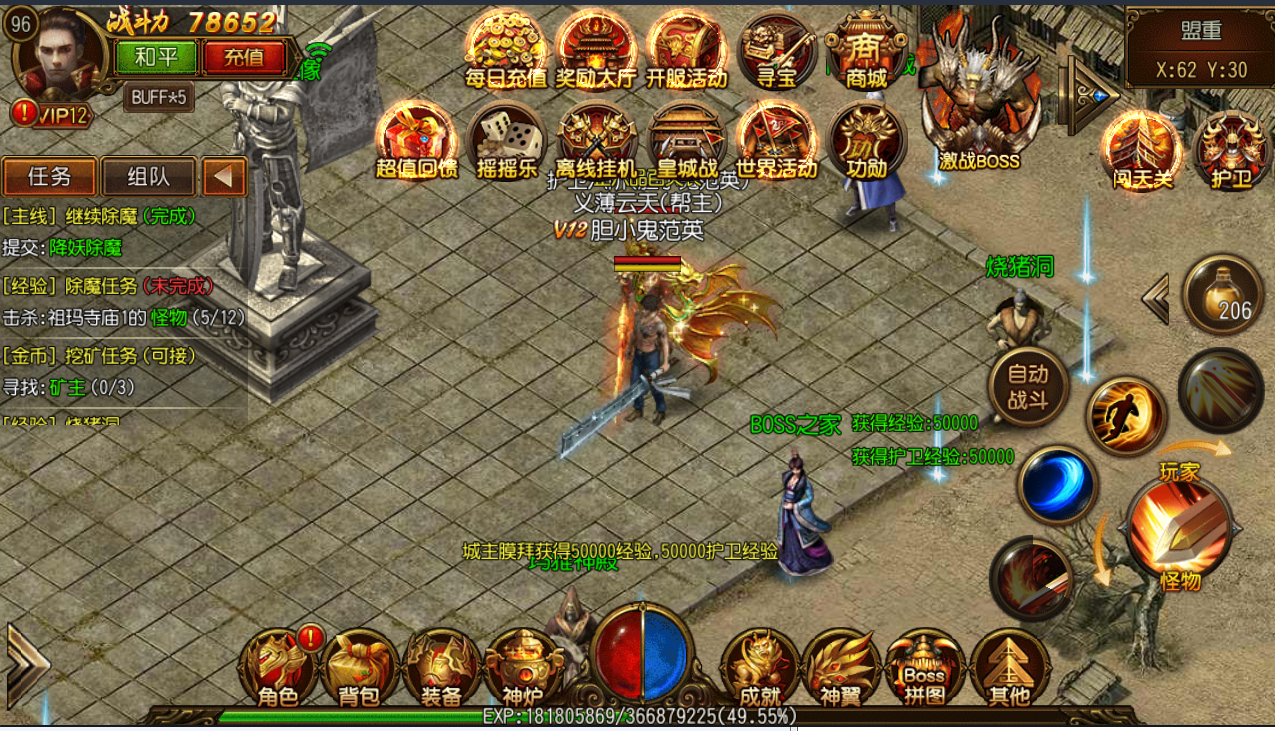Open the 寻宝 treasure hunt icon
1275x731 pixels.
tap(777, 50)
